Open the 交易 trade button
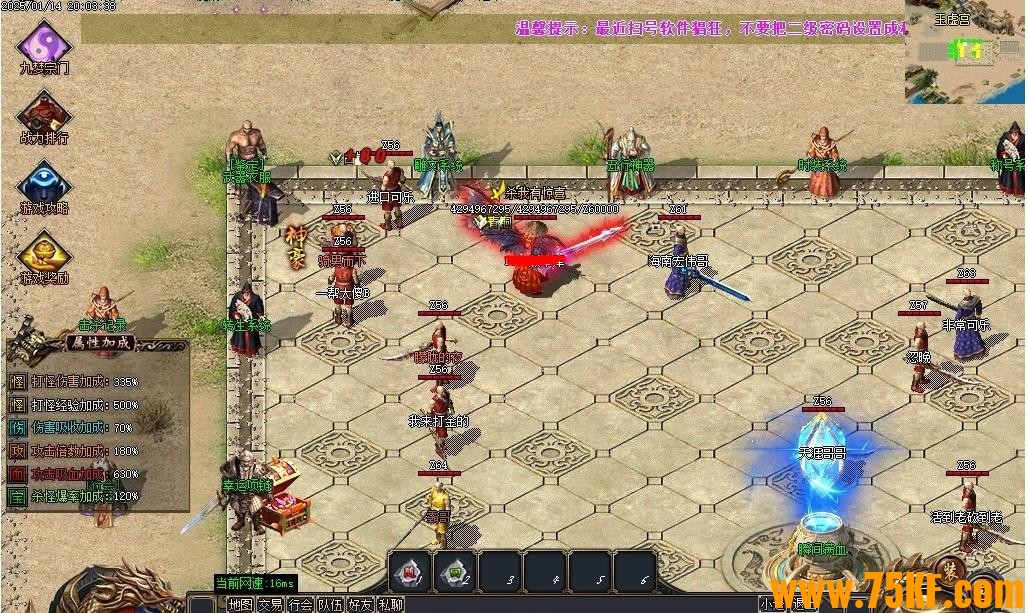This screenshot has width=1028, height=613. (x=270, y=604)
